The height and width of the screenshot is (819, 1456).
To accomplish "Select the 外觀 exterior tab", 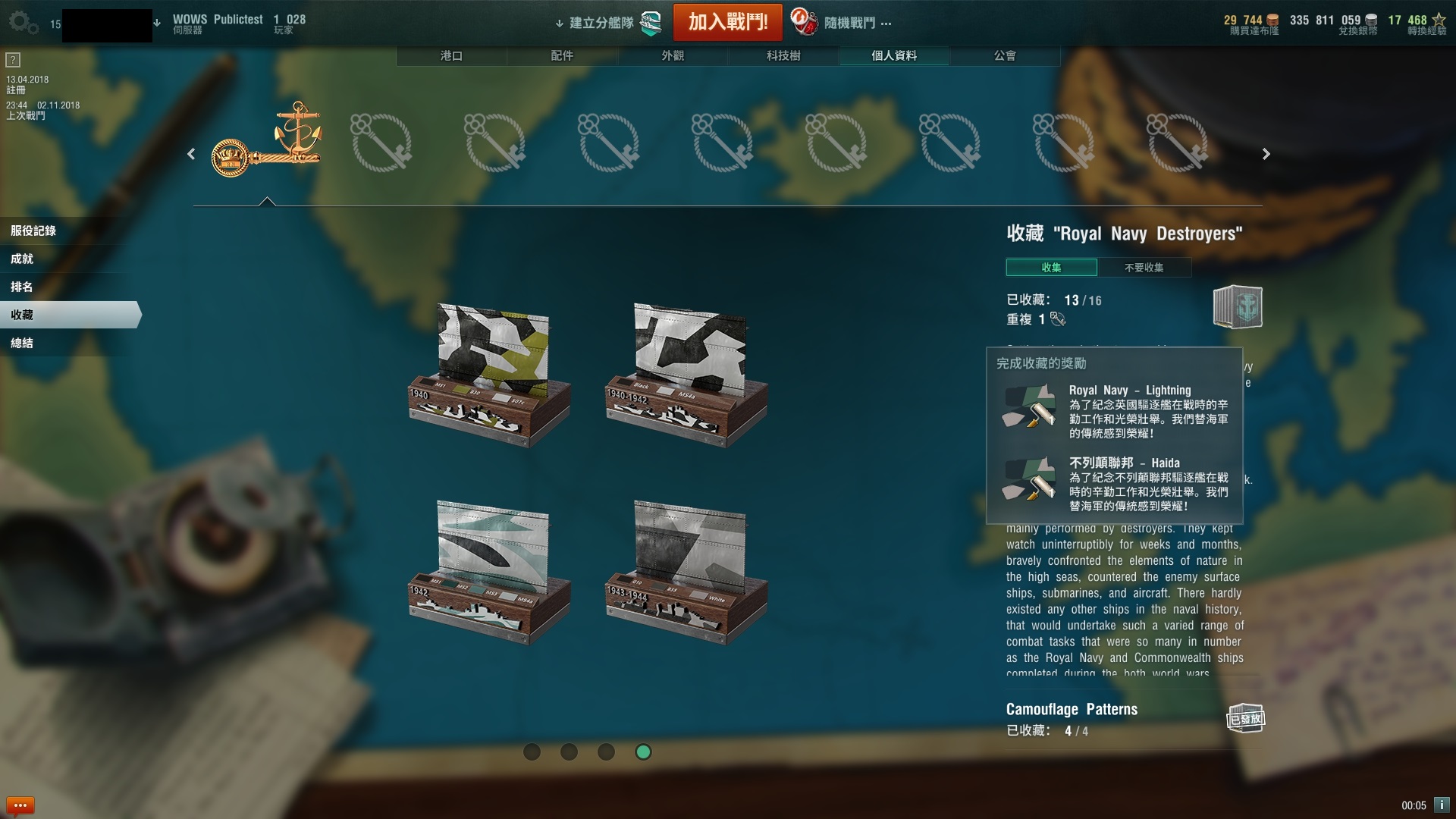I will click(x=673, y=55).
